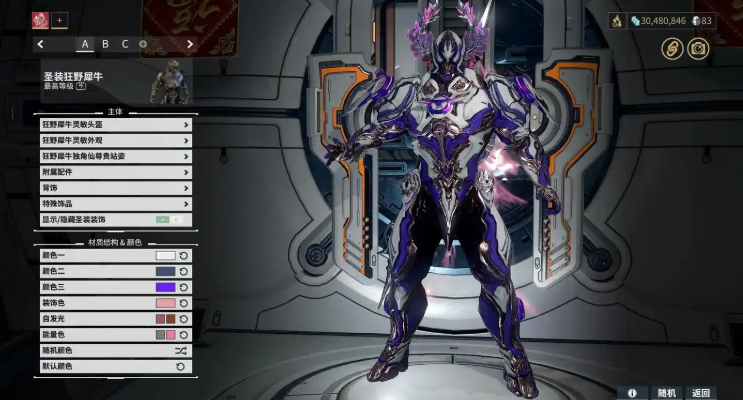Randomize colors with 随机颜色
Screen dimensions: 743x400
[115, 351]
